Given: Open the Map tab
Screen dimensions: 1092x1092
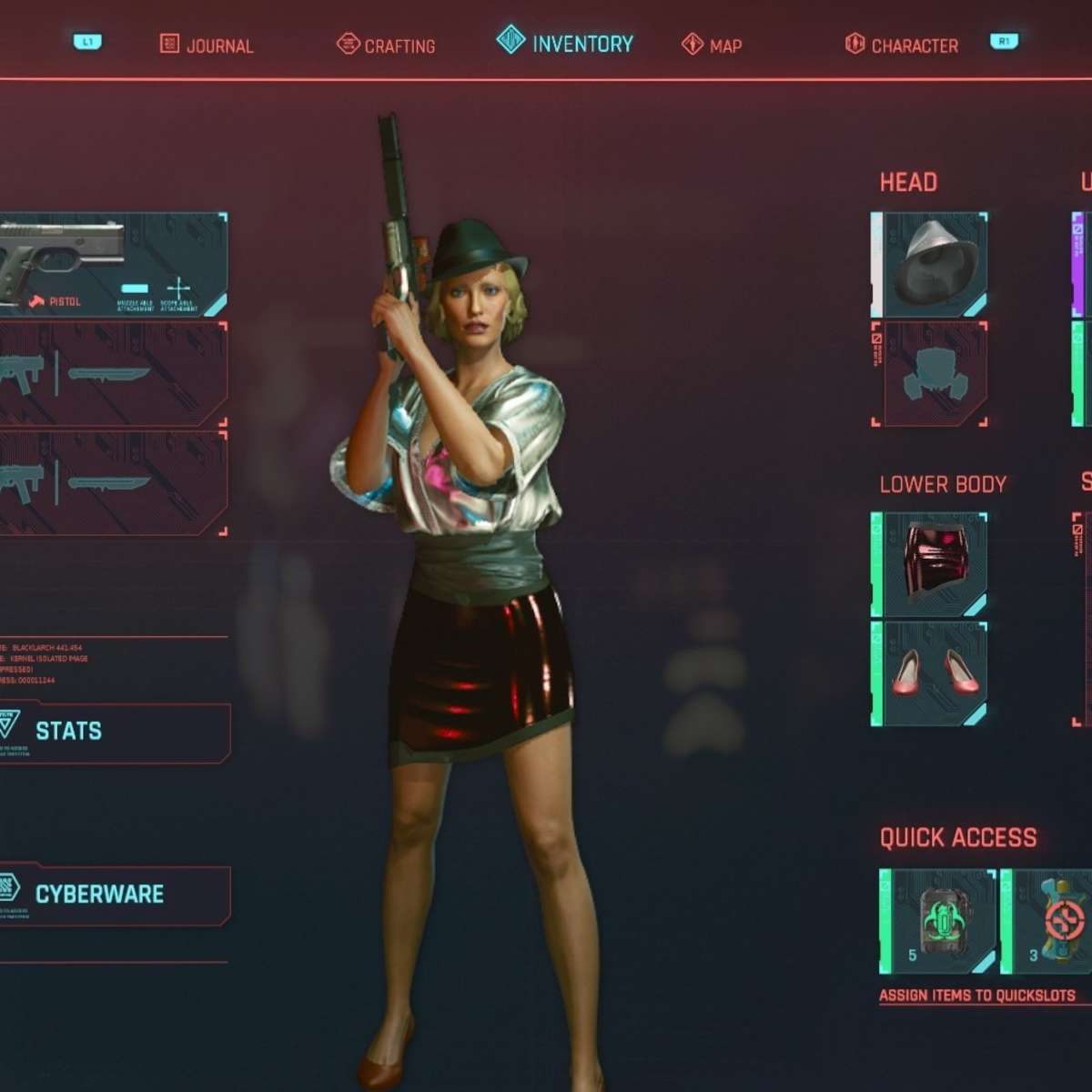Looking at the screenshot, I should [x=712, y=45].
